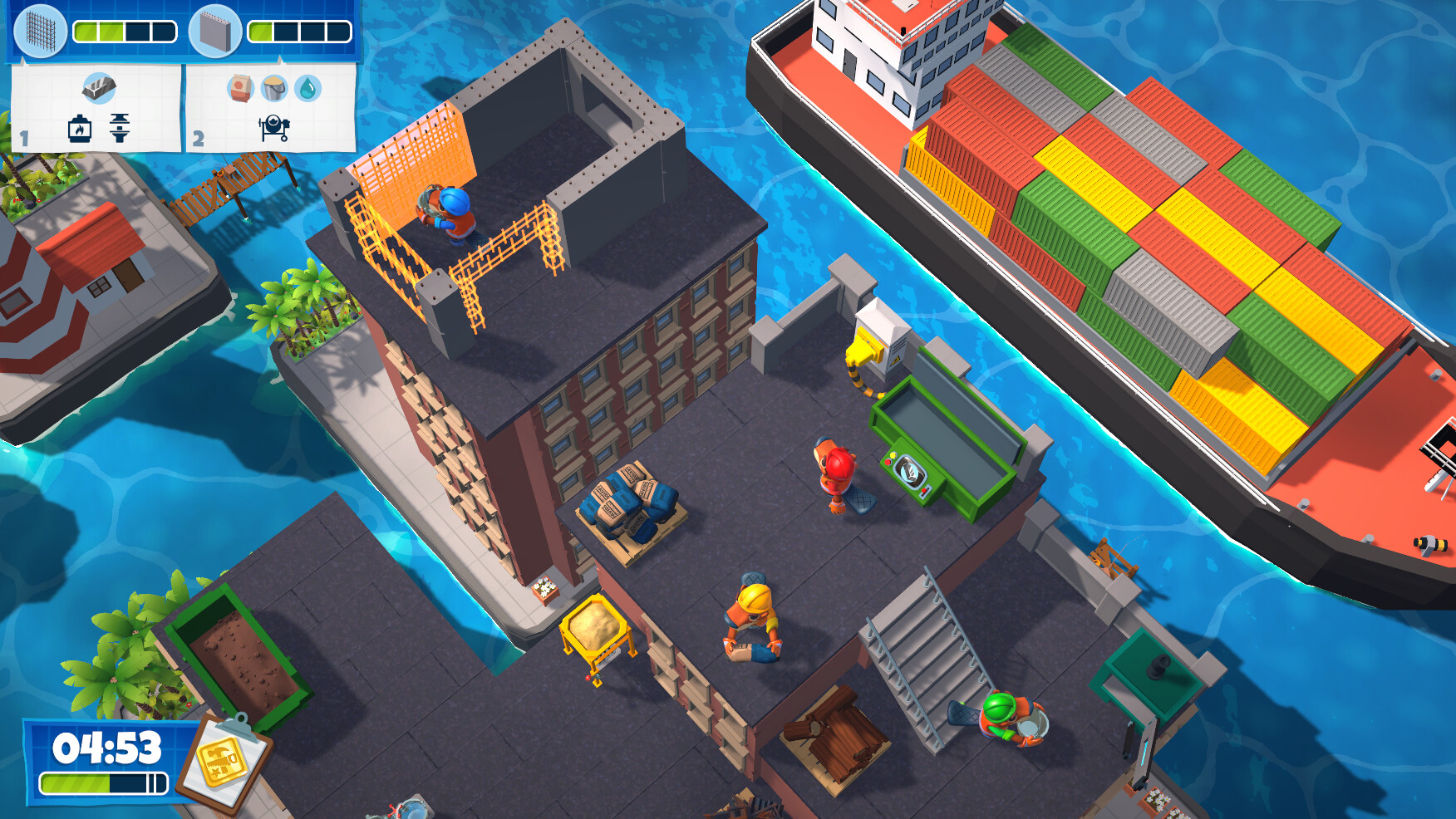The height and width of the screenshot is (819, 1456).
Task: Click the sand bucket ingredient icon
Action: [273, 90]
